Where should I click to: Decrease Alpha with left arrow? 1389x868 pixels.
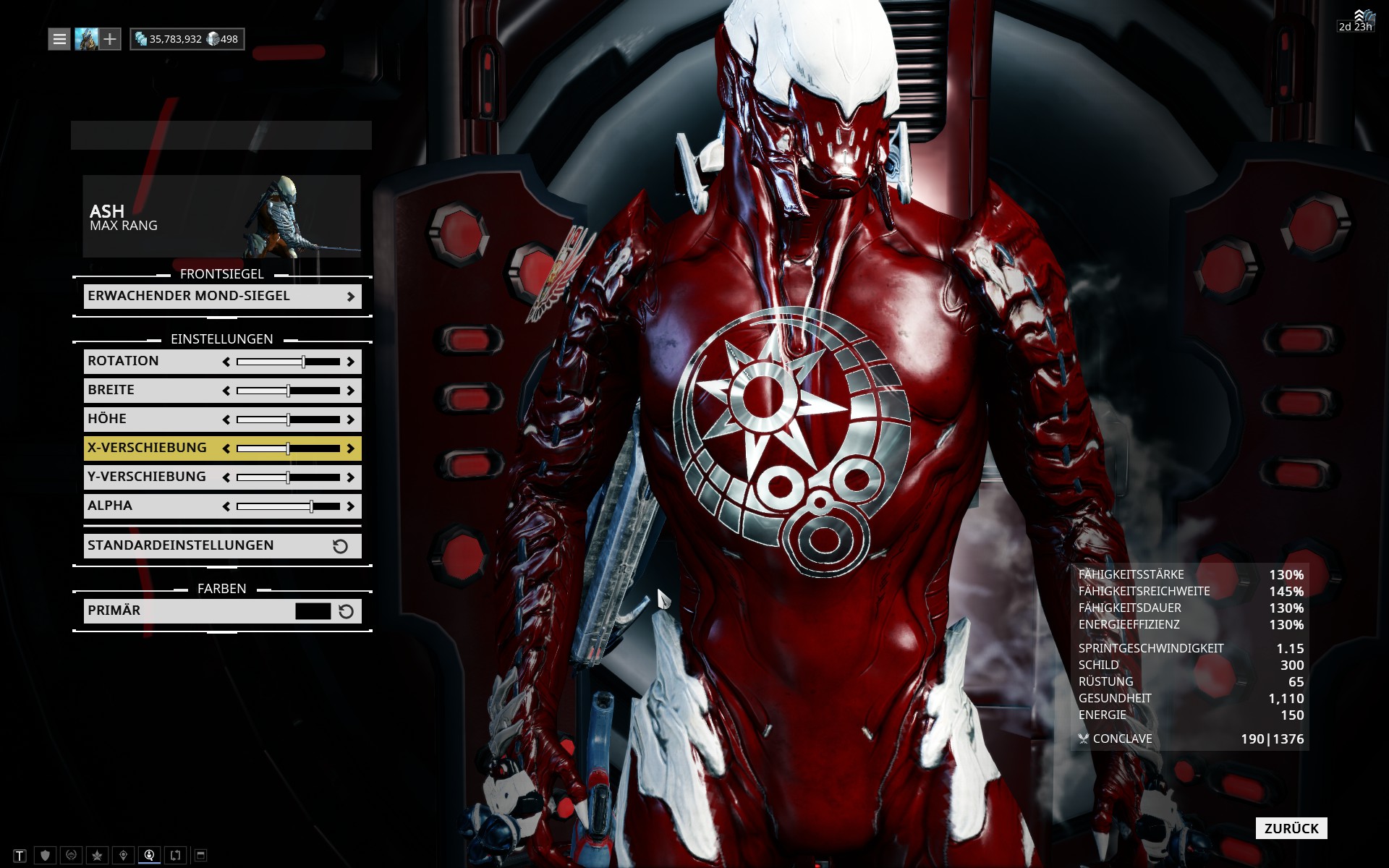pyautogui.click(x=226, y=506)
